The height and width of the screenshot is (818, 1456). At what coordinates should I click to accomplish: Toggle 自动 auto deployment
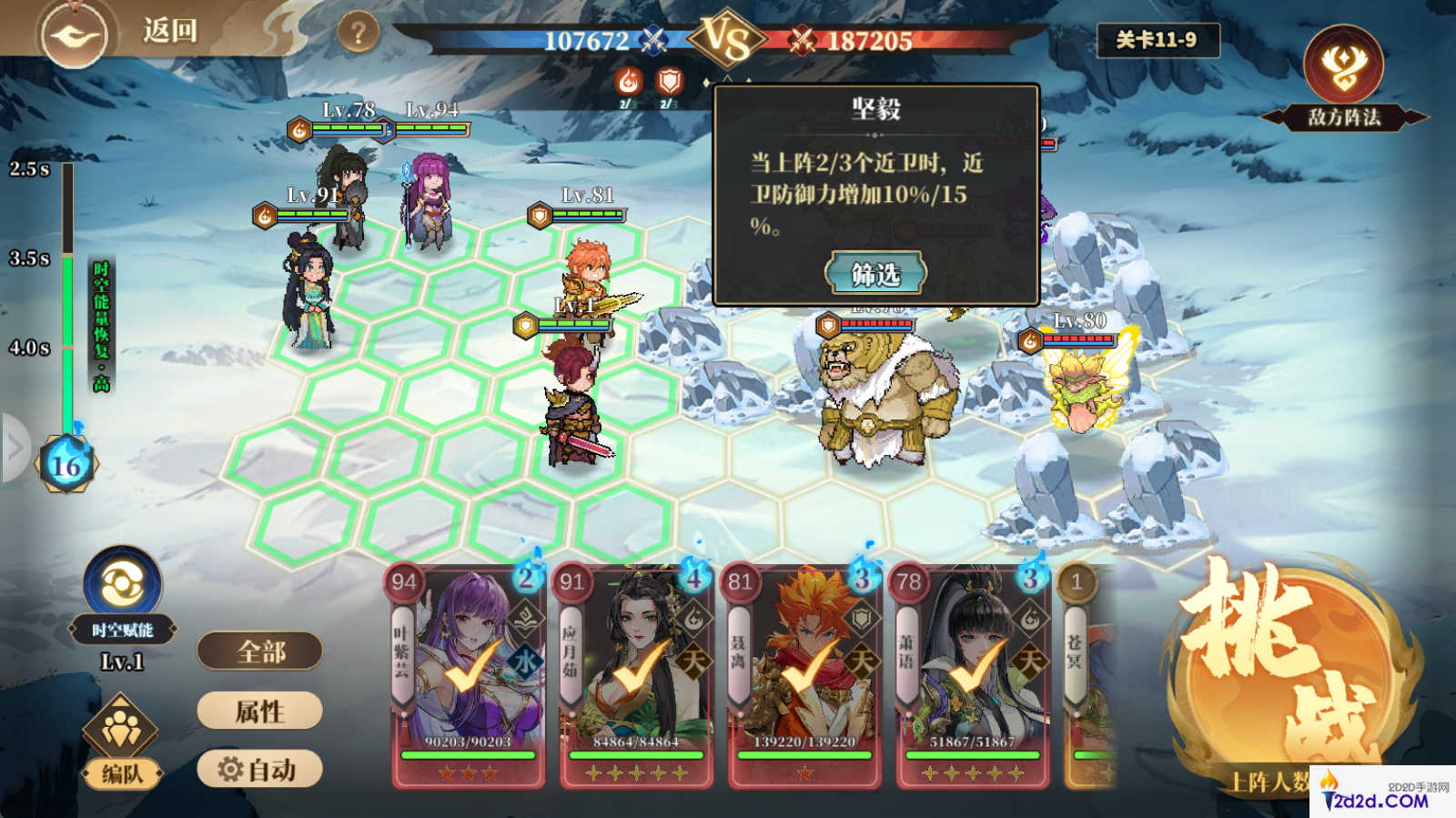(260, 770)
